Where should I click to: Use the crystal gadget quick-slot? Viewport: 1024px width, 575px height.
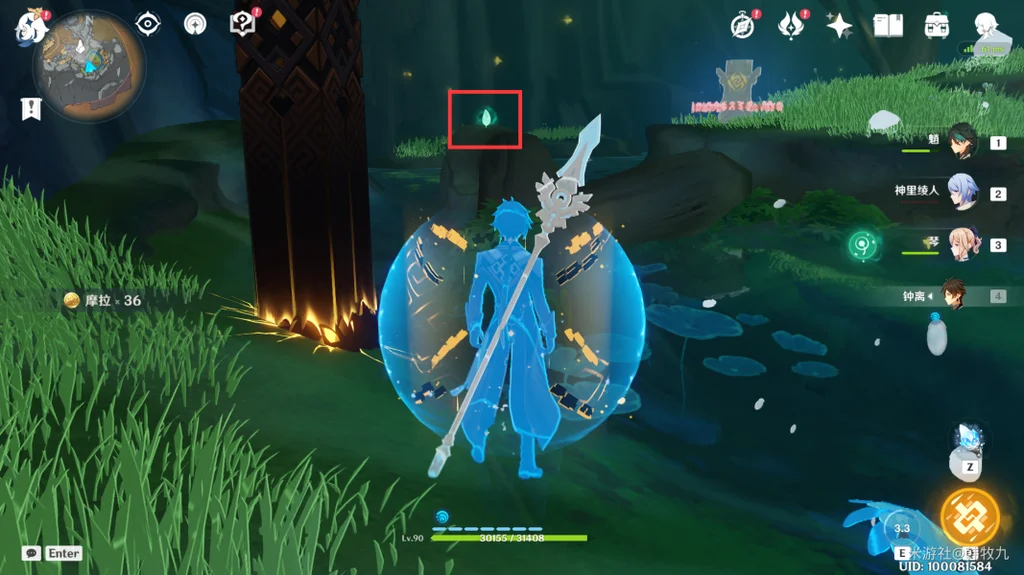[x=969, y=442]
